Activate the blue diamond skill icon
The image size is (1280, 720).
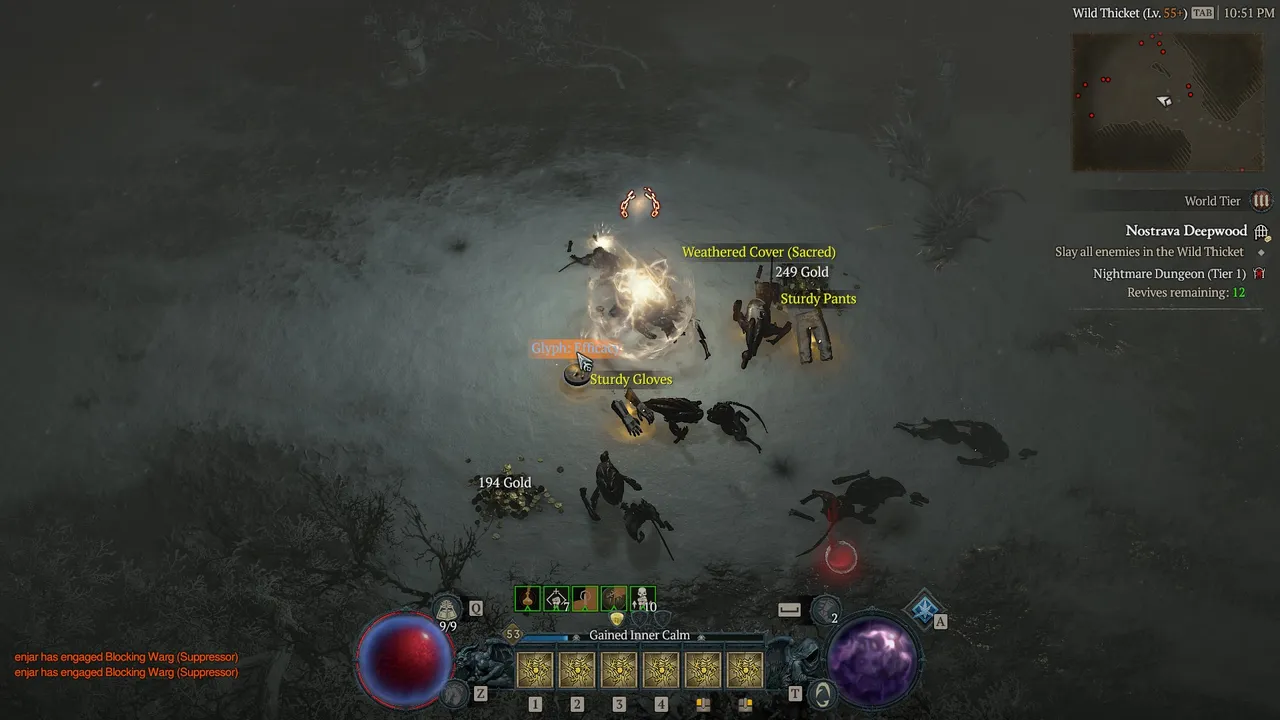(925, 607)
